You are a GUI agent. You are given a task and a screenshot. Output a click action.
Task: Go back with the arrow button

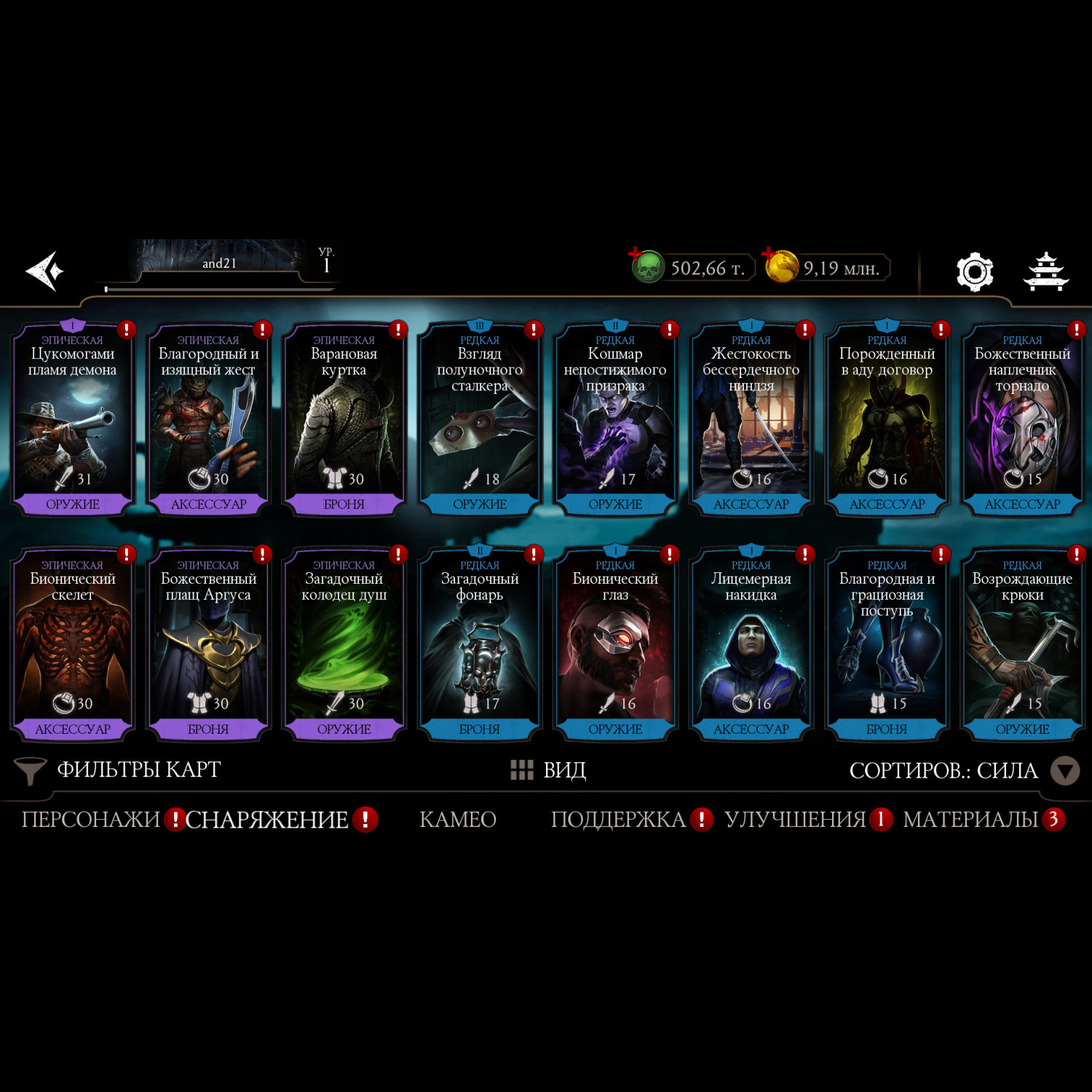[x=45, y=271]
